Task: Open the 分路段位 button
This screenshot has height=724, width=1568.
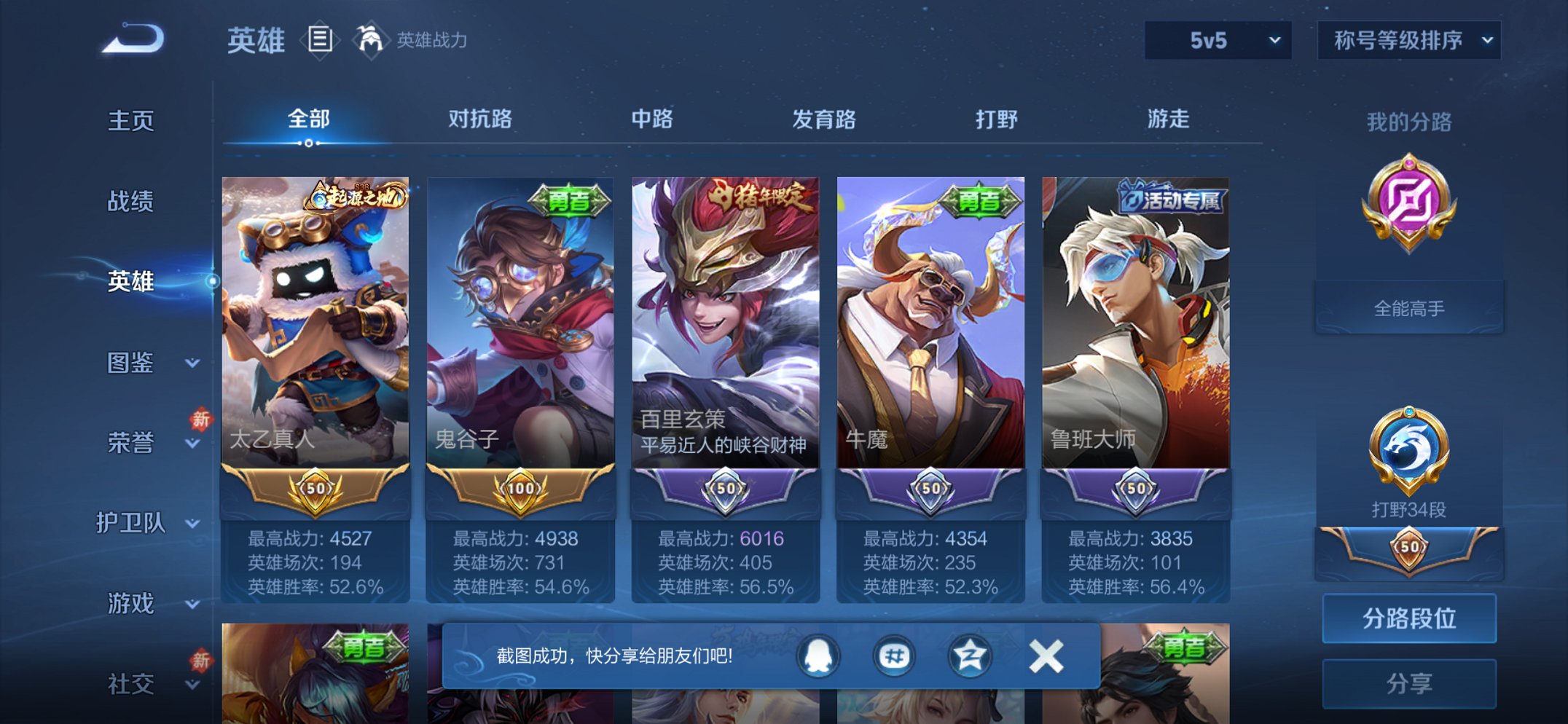Action: [x=1408, y=617]
